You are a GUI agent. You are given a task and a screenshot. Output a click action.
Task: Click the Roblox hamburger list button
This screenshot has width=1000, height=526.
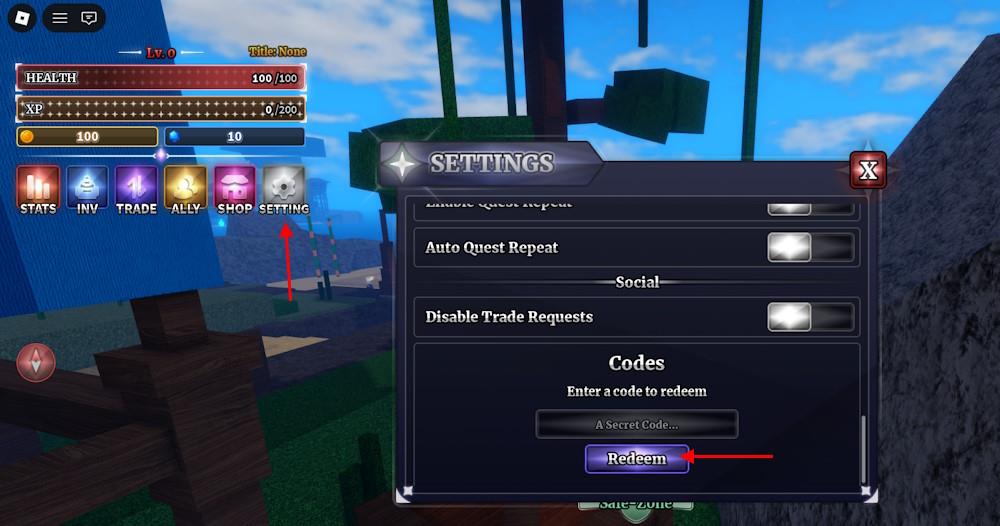pyautogui.click(x=60, y=18)
